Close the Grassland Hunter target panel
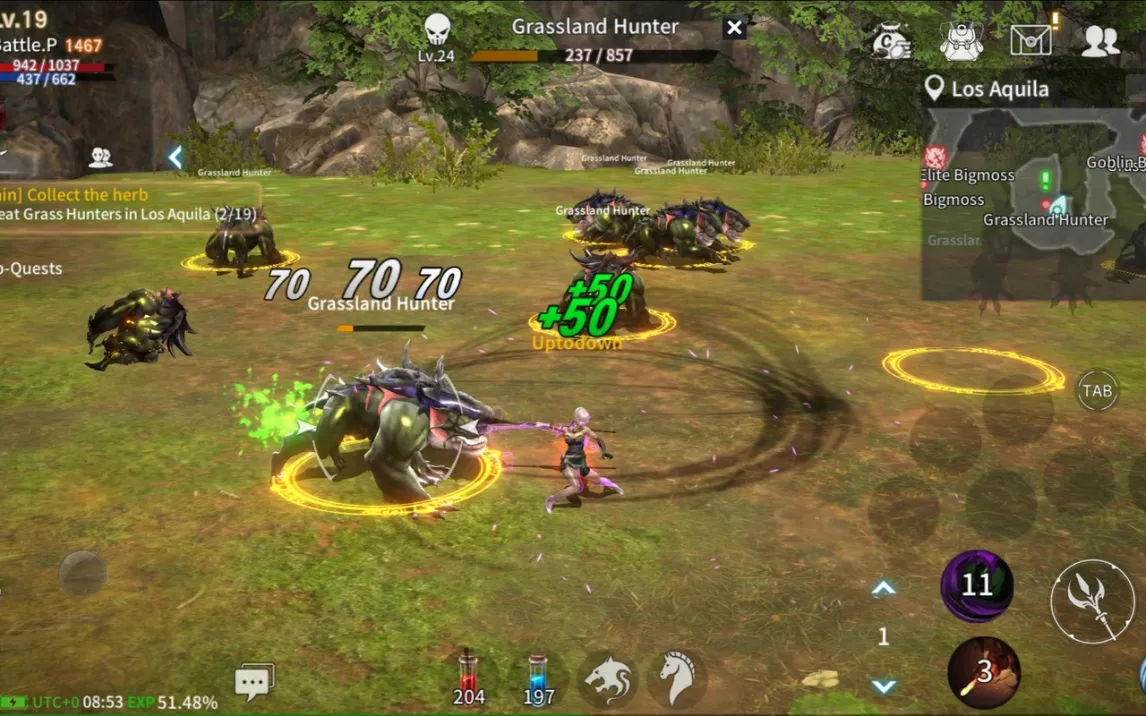The image size is (1146, 716). pyautogui.click(x=735, y=28)
